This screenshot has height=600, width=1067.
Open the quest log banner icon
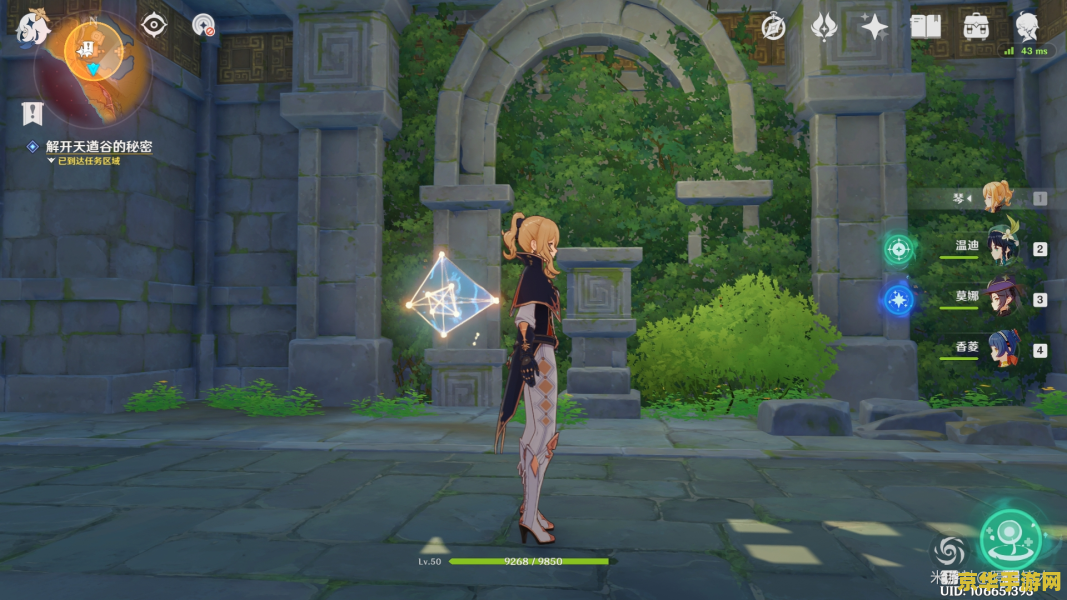coord(32,113)
